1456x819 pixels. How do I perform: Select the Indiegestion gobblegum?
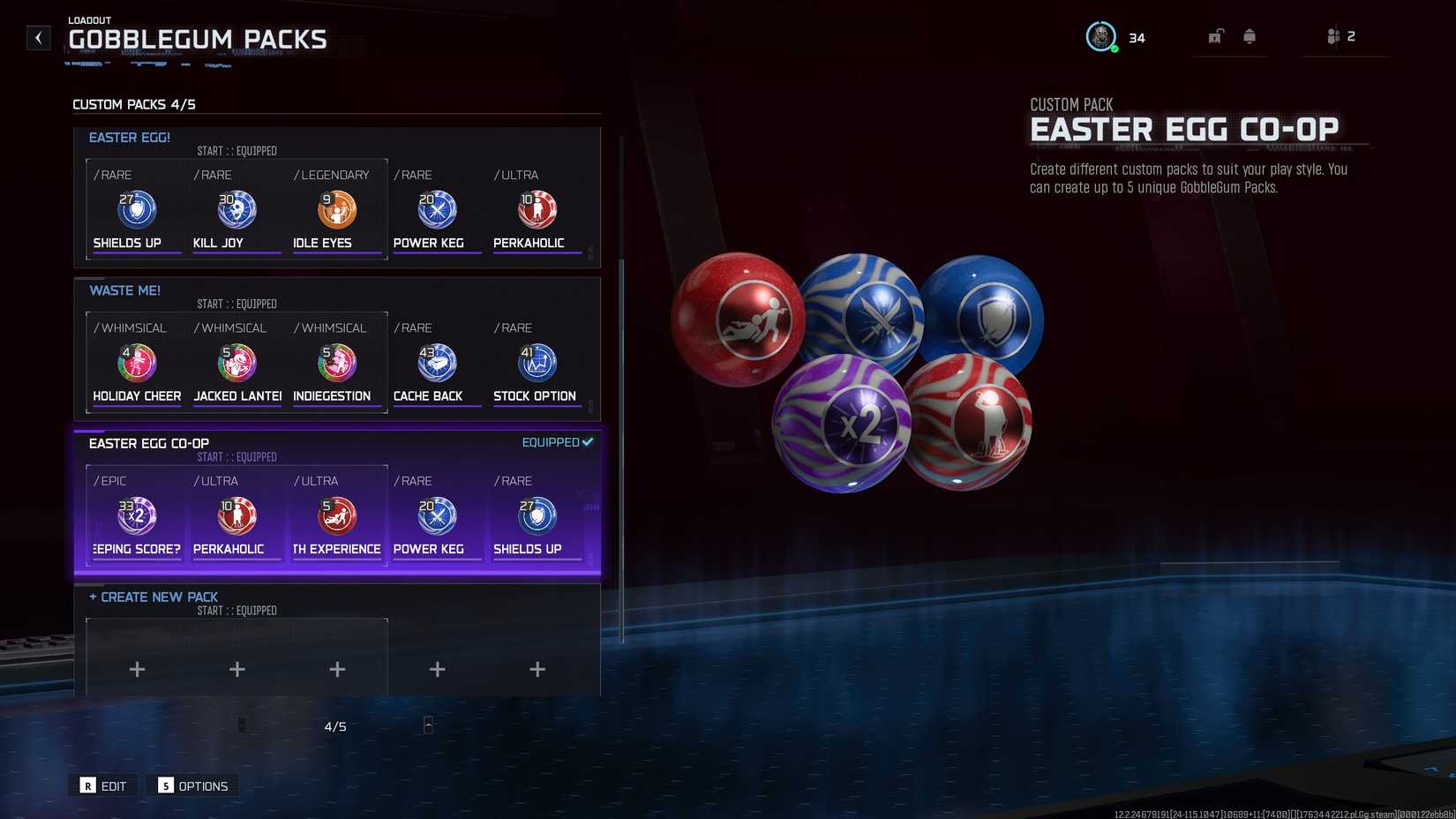pyautogui.click(x=336, y=362)
